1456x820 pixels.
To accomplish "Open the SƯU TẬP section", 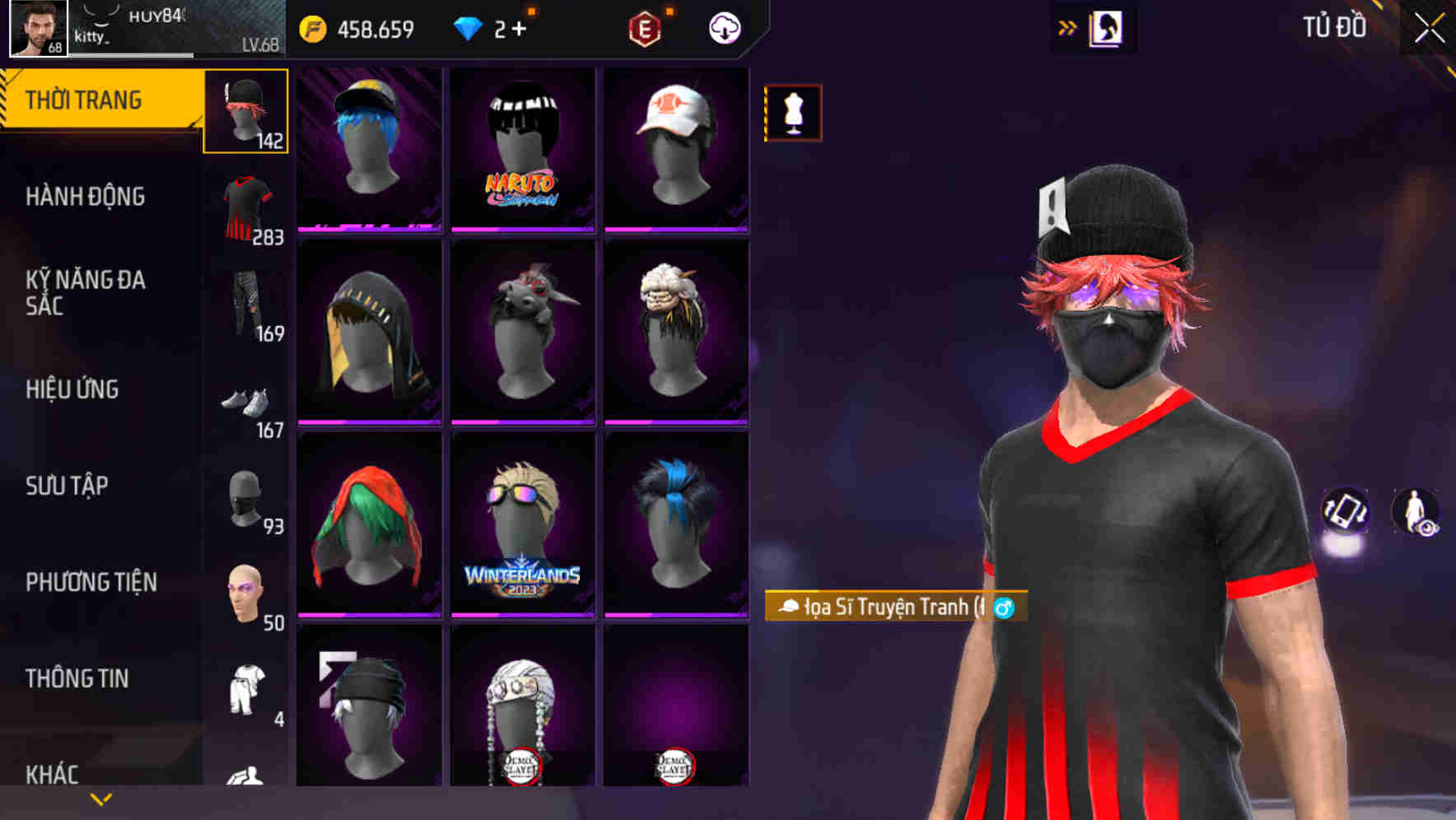I will (66, 486).
